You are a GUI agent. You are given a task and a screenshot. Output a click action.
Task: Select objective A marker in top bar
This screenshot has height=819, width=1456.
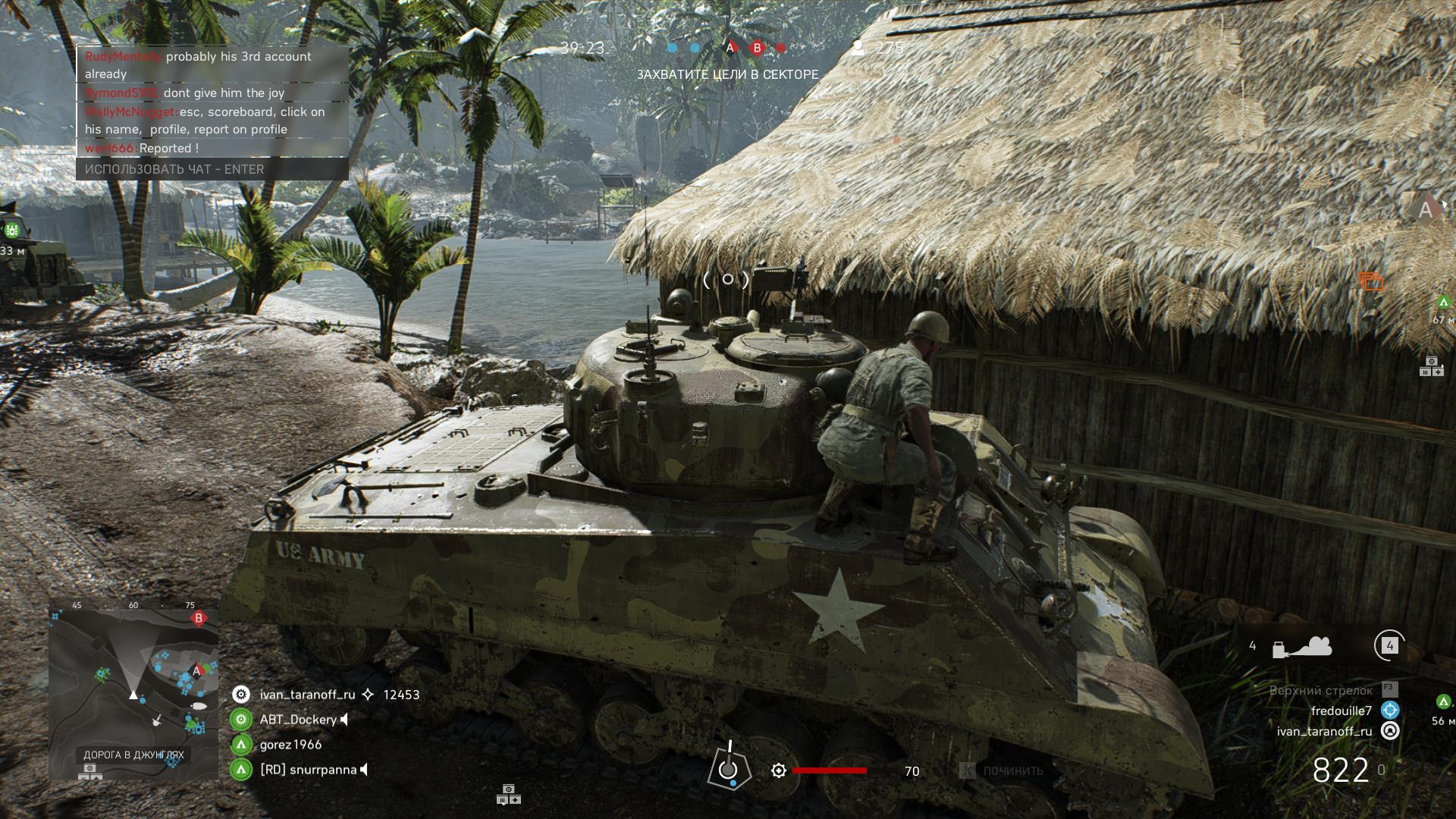click(730, 48)
